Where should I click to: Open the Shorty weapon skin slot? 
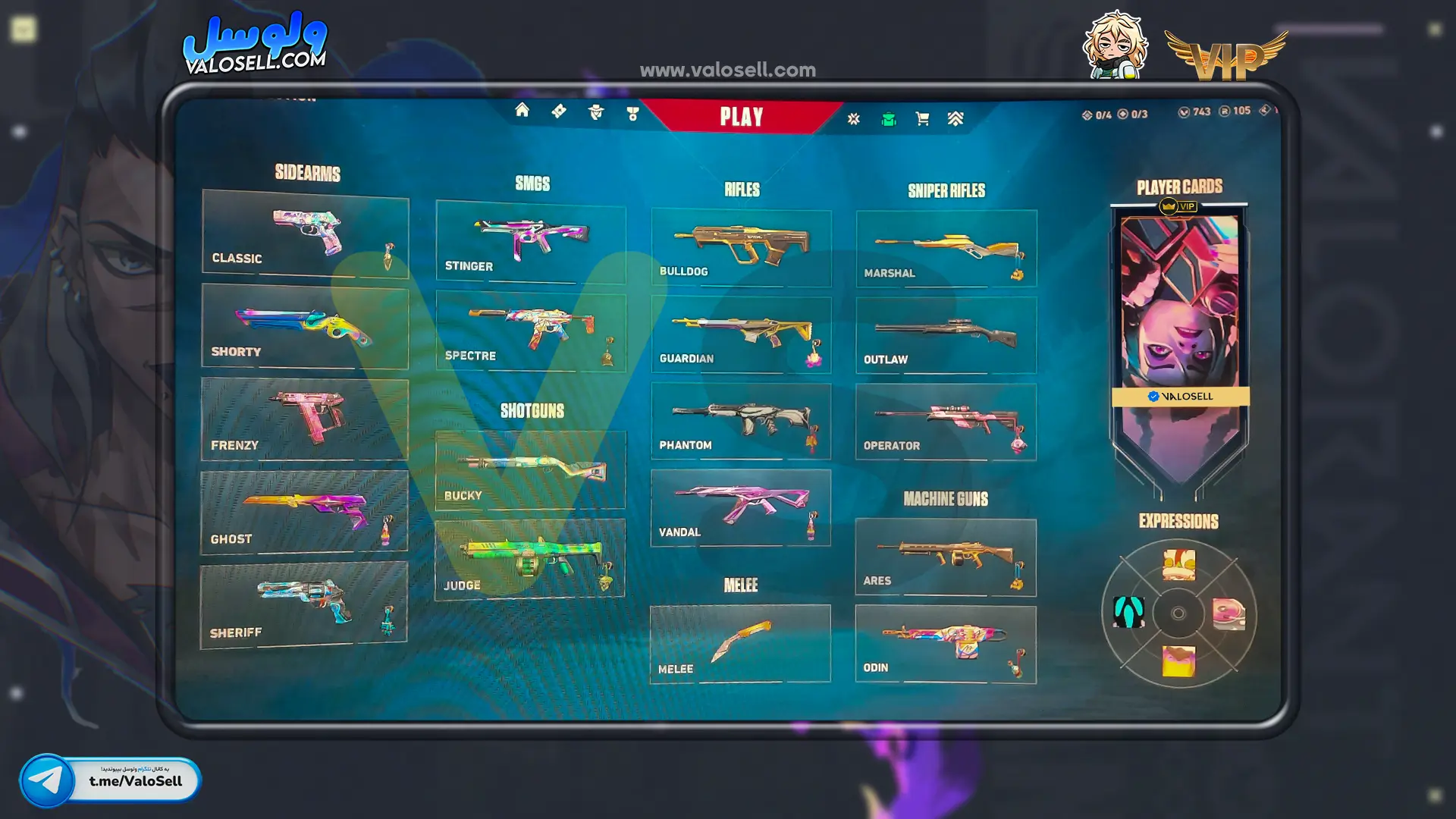pos(305,327)
